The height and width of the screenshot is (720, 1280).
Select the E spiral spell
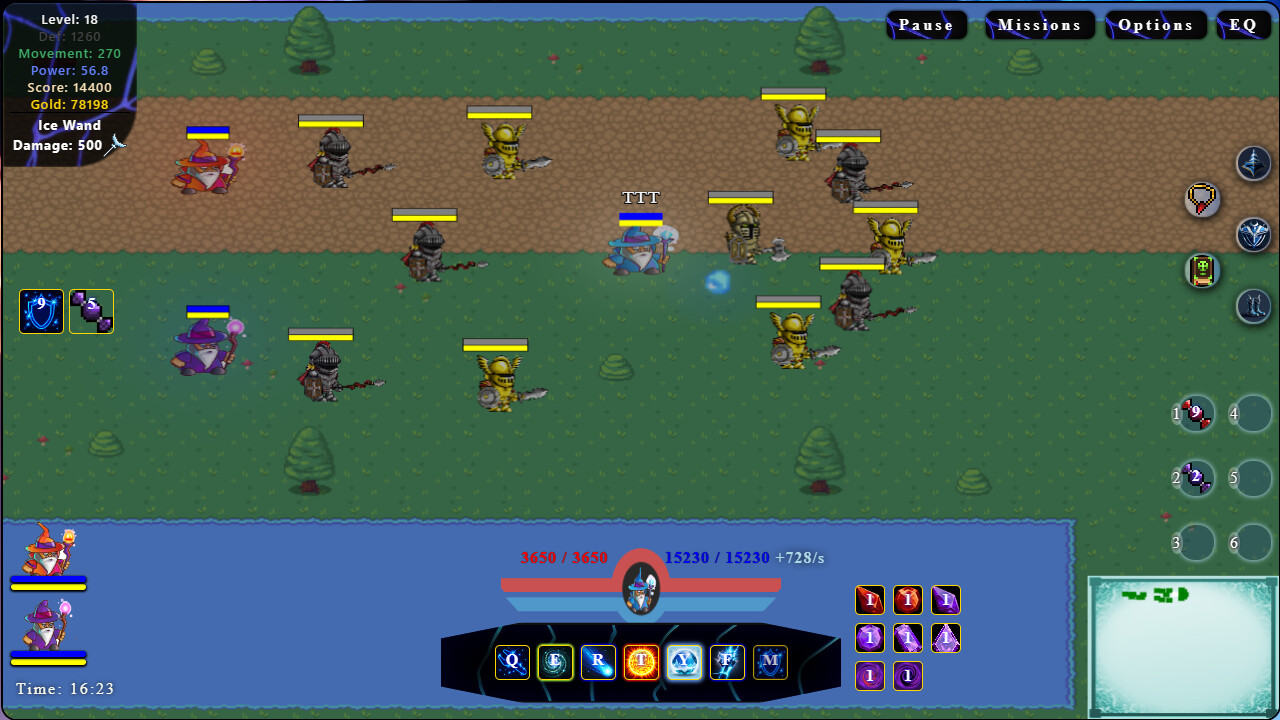(x=555, y=662)
